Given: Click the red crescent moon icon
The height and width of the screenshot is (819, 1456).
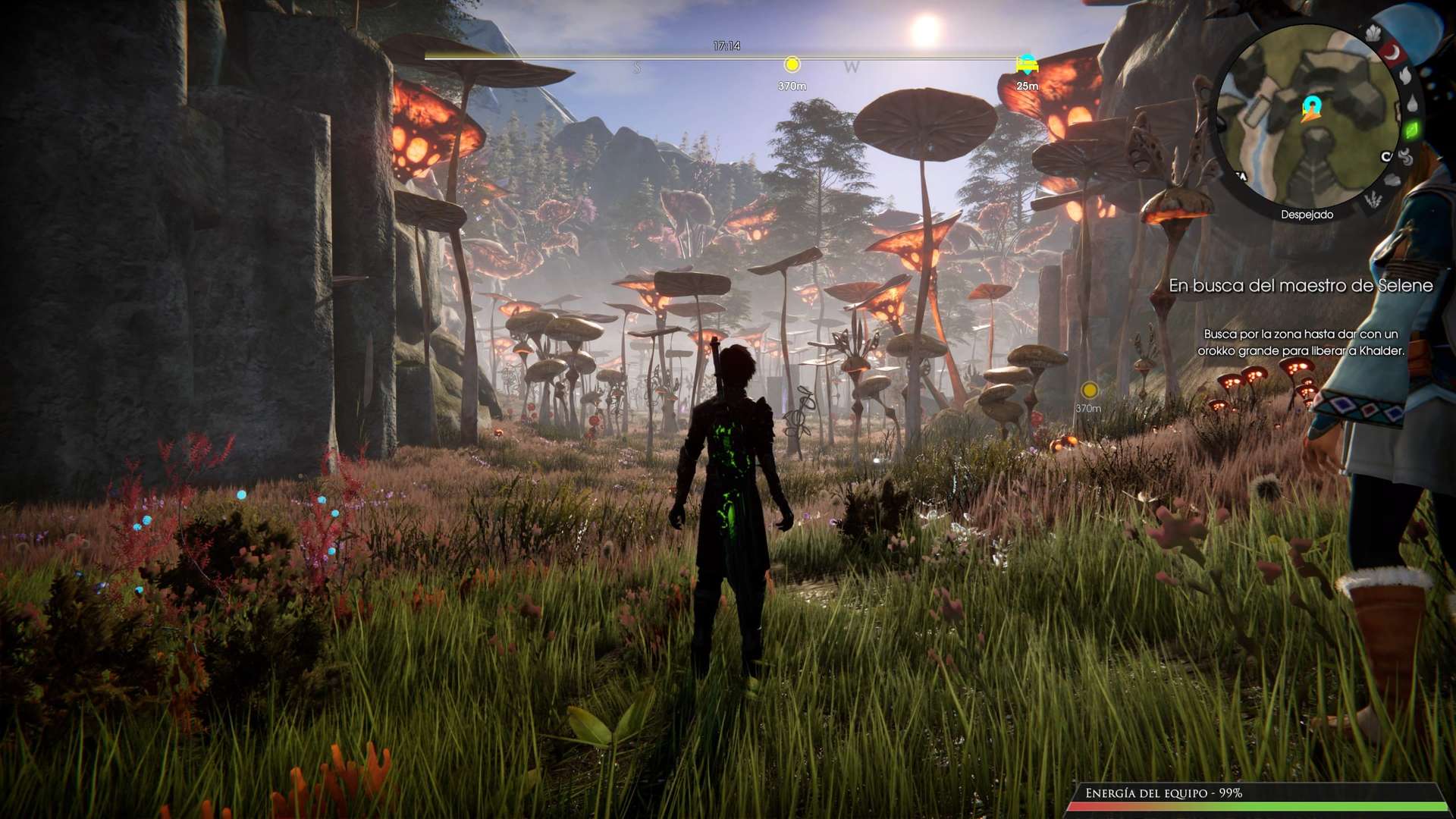Looking at the screenshot, I should (x=1392, y=52).
